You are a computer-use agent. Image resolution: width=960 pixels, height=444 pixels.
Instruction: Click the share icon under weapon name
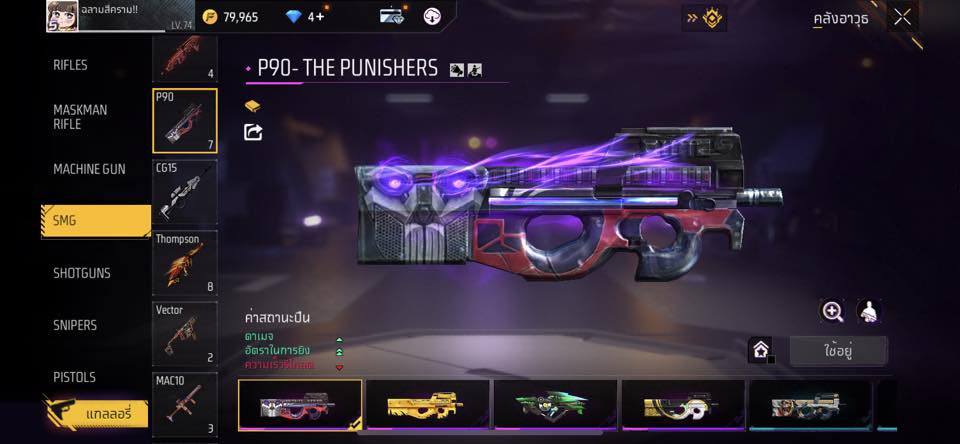pos(253,132)
